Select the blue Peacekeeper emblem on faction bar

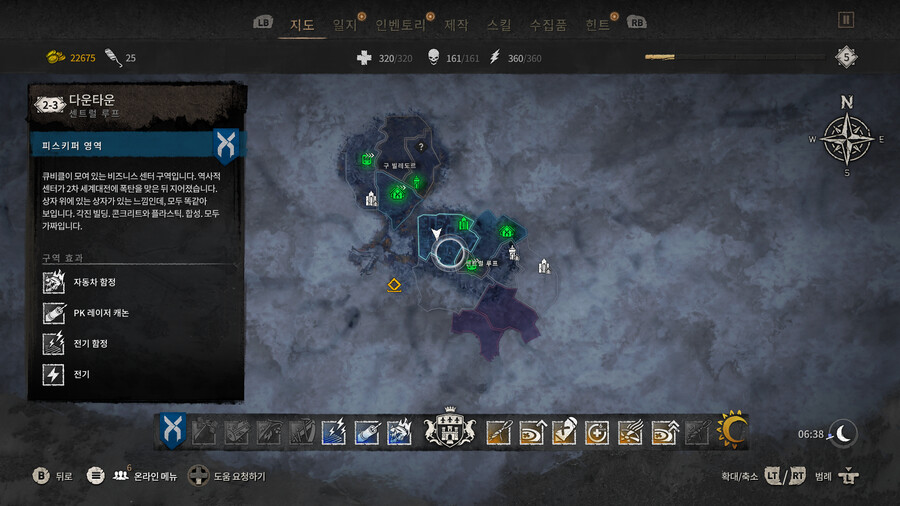coord(172,431)
